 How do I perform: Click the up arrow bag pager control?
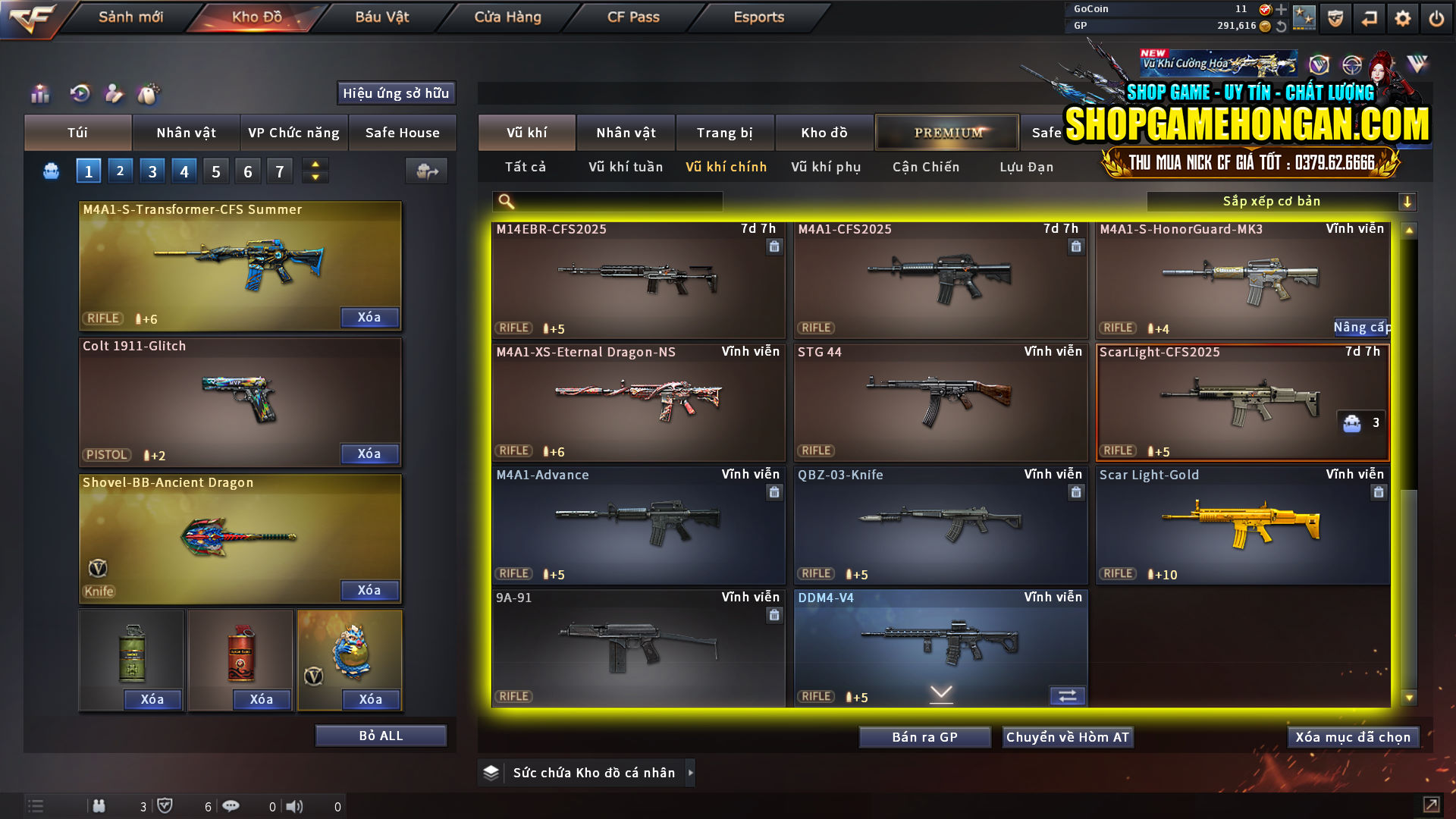[314, 164]
